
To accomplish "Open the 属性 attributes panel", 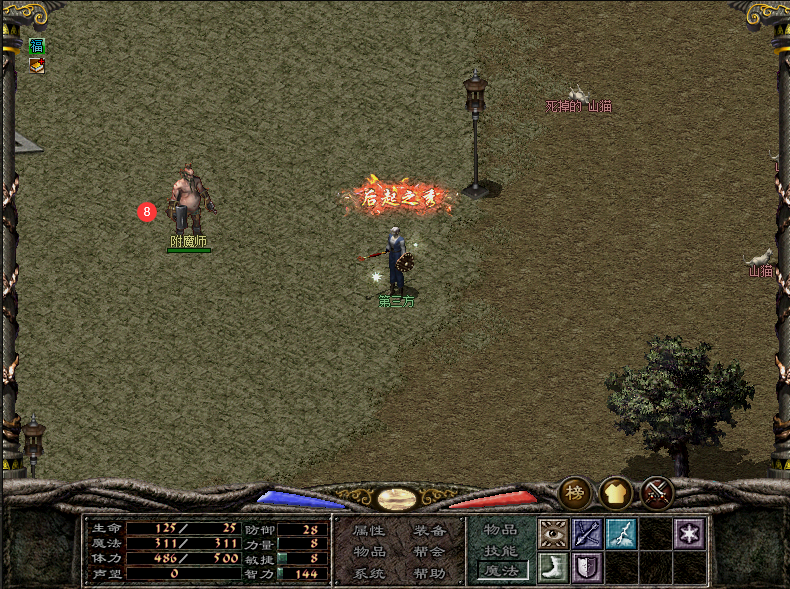I will [x=368, y=530].
